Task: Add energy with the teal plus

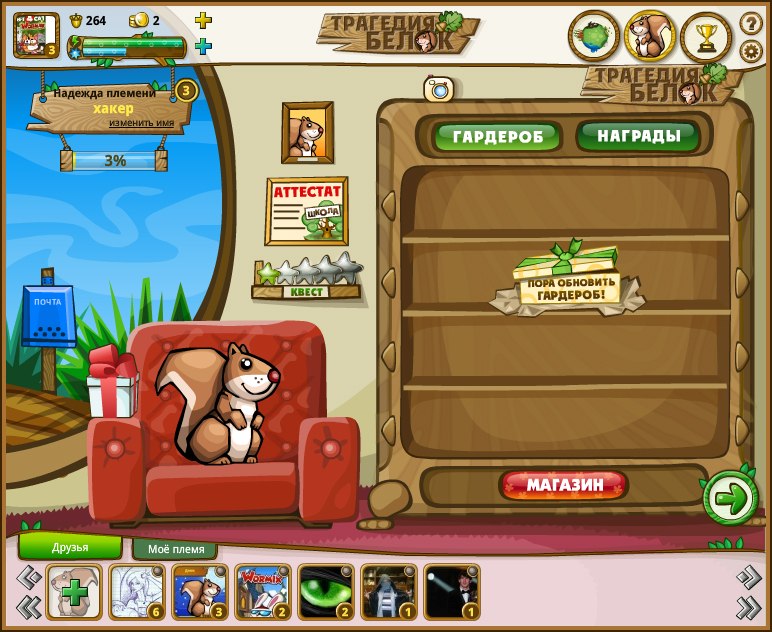Action: click(203, 46)
